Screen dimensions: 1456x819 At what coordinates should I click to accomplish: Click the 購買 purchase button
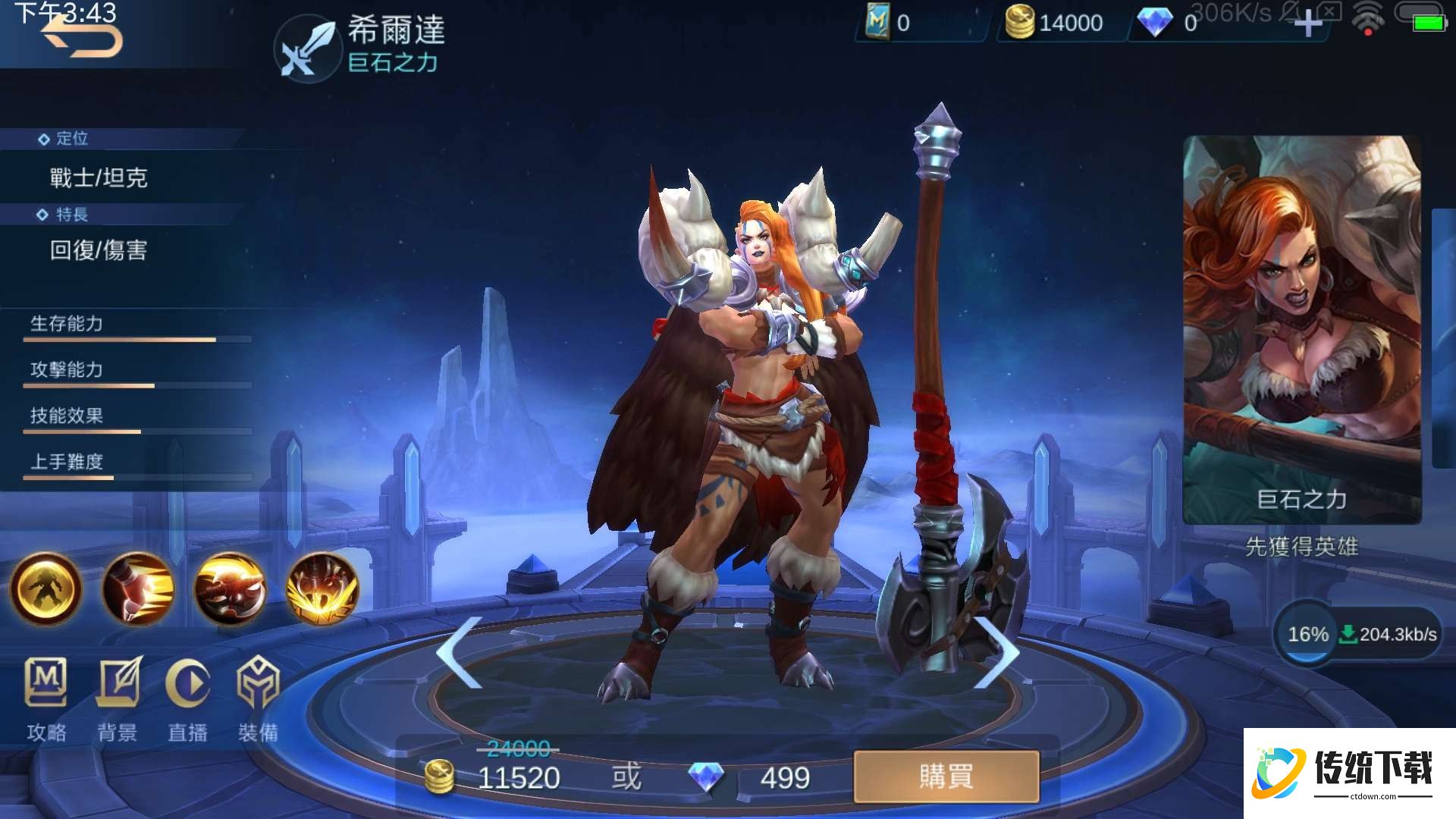coord(946,777)
